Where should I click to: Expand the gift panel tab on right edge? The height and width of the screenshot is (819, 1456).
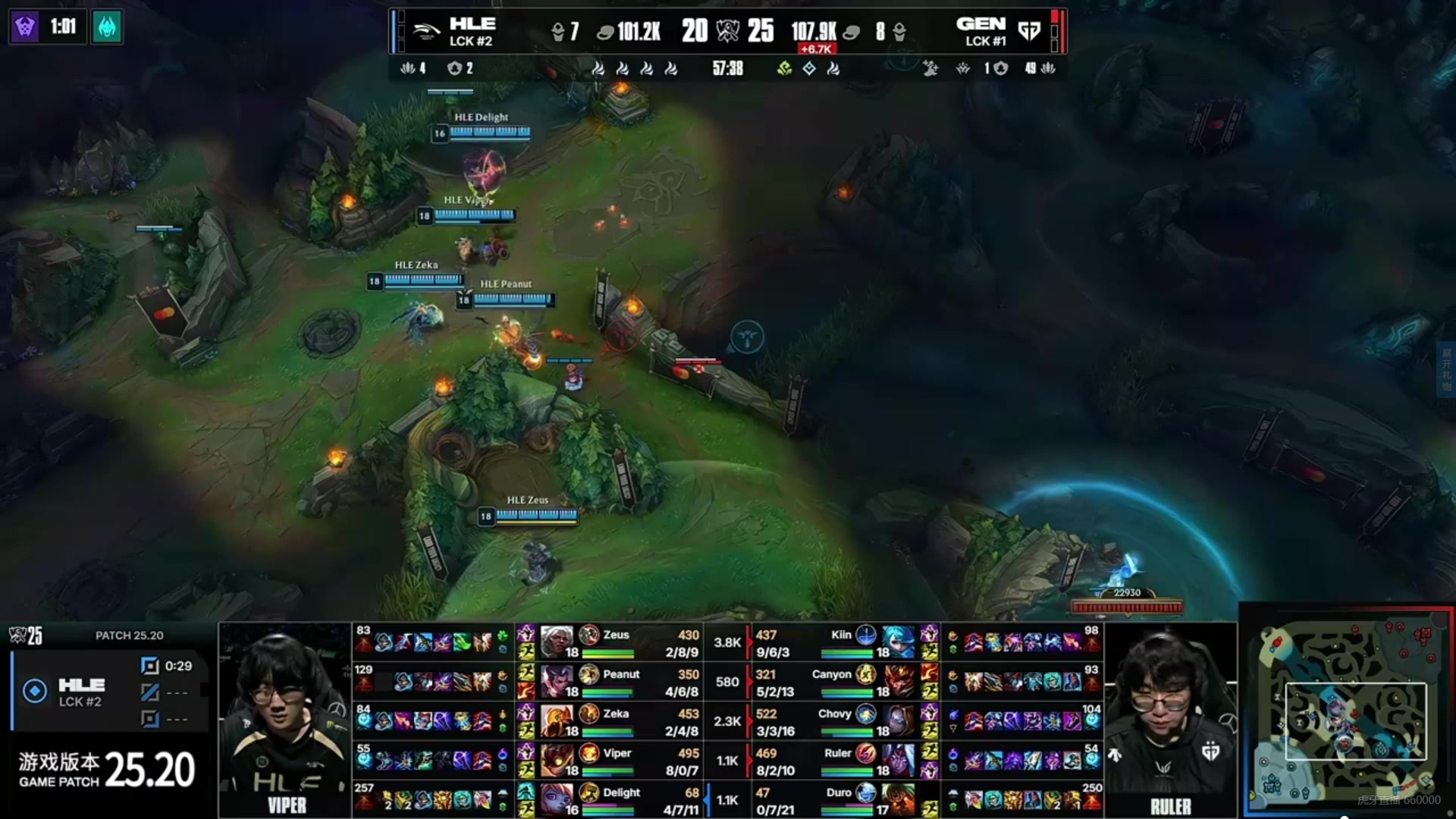click(1446, 369)
